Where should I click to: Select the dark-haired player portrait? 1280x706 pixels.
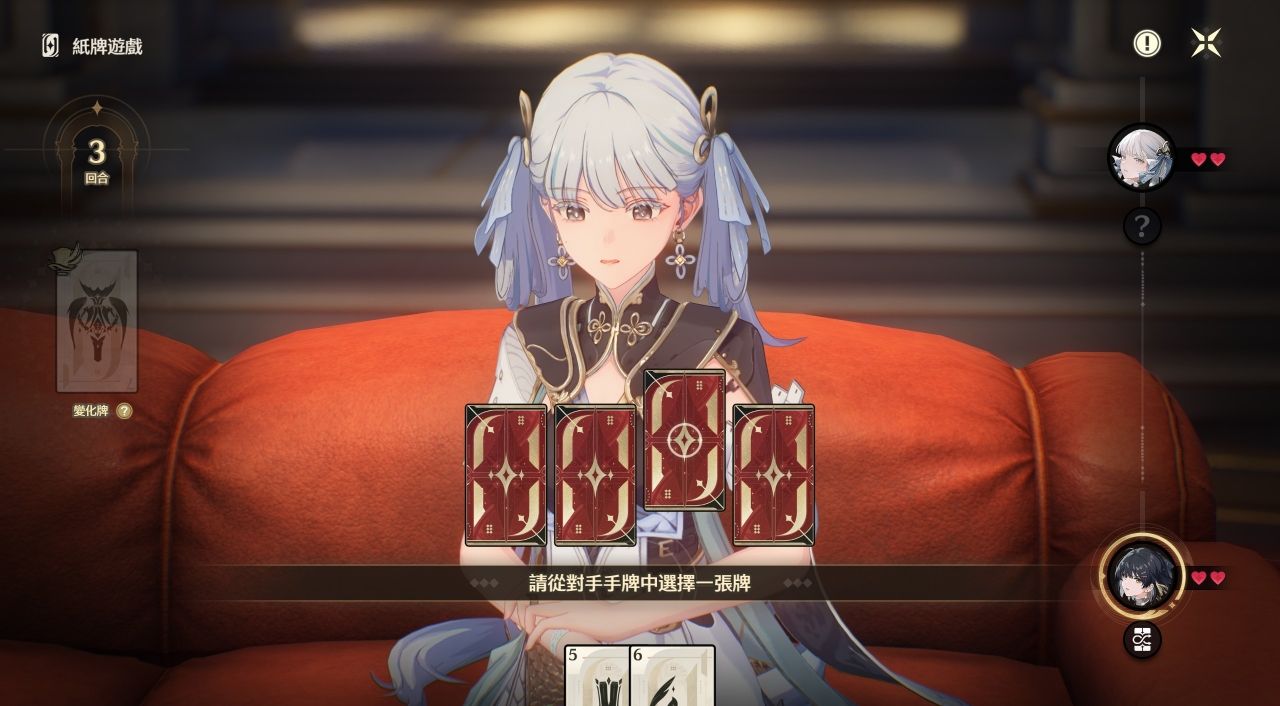pyautogui.click(x=1142, y=575)
